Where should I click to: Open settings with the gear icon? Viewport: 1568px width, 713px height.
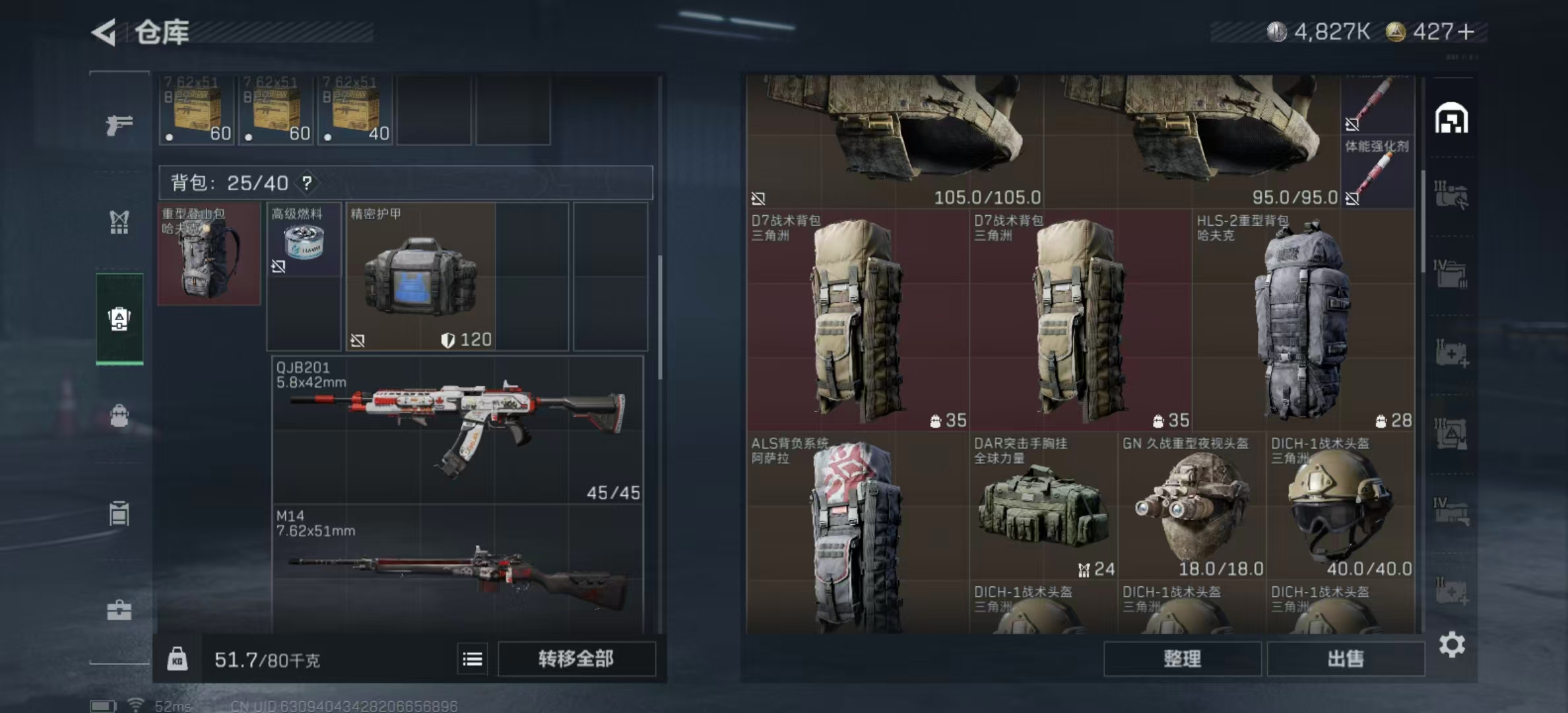(x=1452, y=644)
